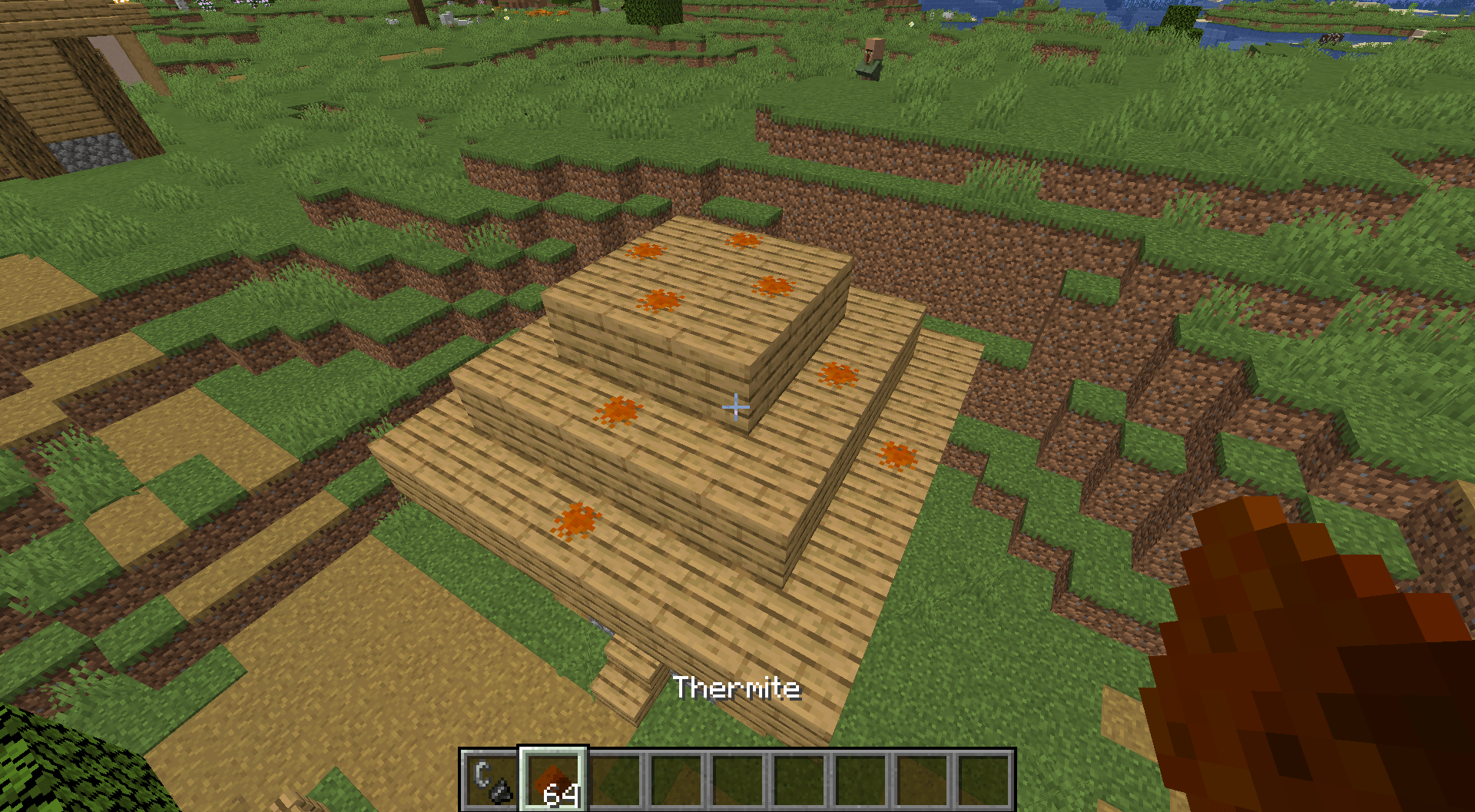Click the Thermite tooltip text above the hotbar
1475x812 pixels.
point(736,689)
